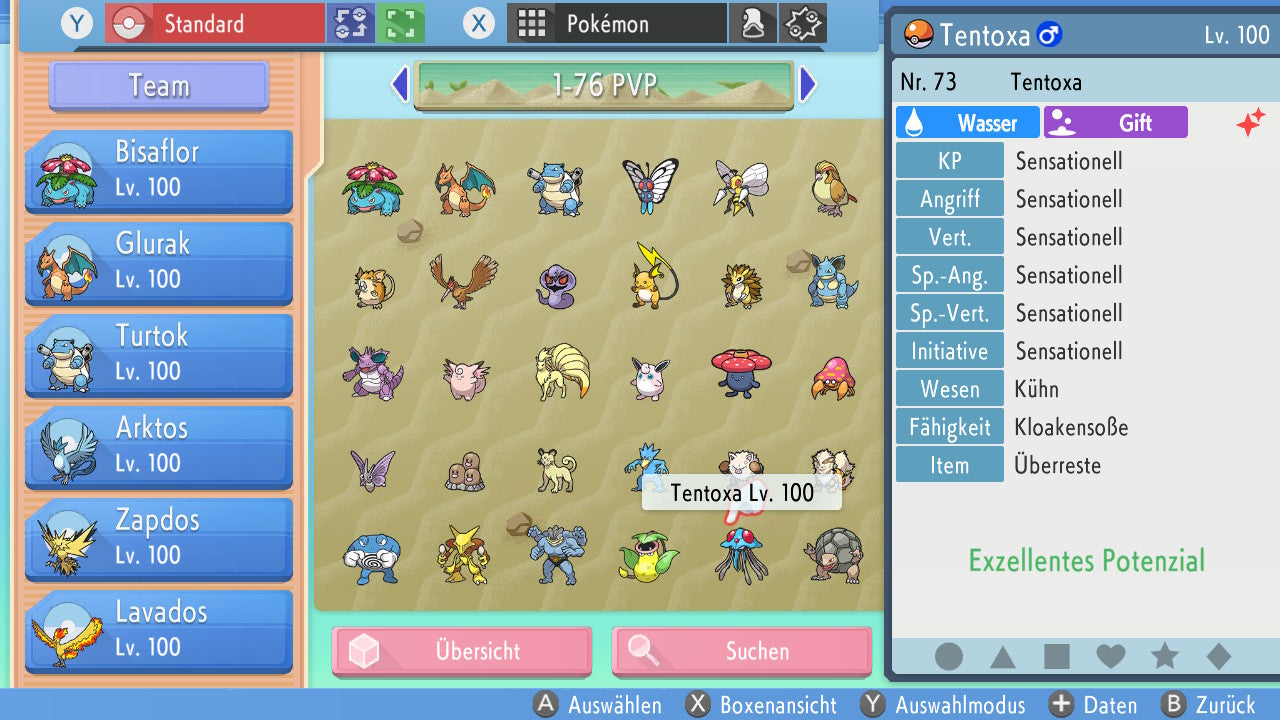Select the trainer silhouette icon in top bar
The height and width of the screenshot is (720, 1280).
point(753,22)
